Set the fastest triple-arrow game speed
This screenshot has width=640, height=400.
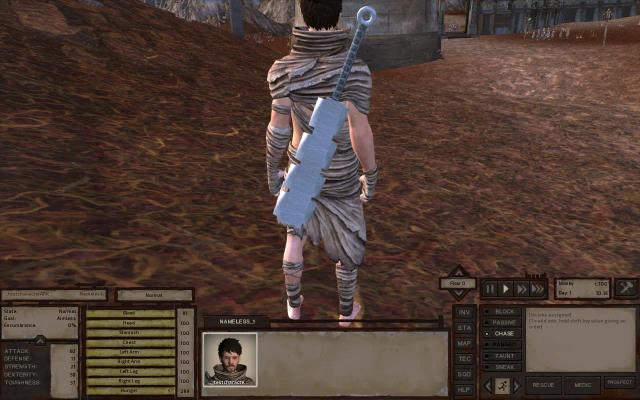point(538,289)
